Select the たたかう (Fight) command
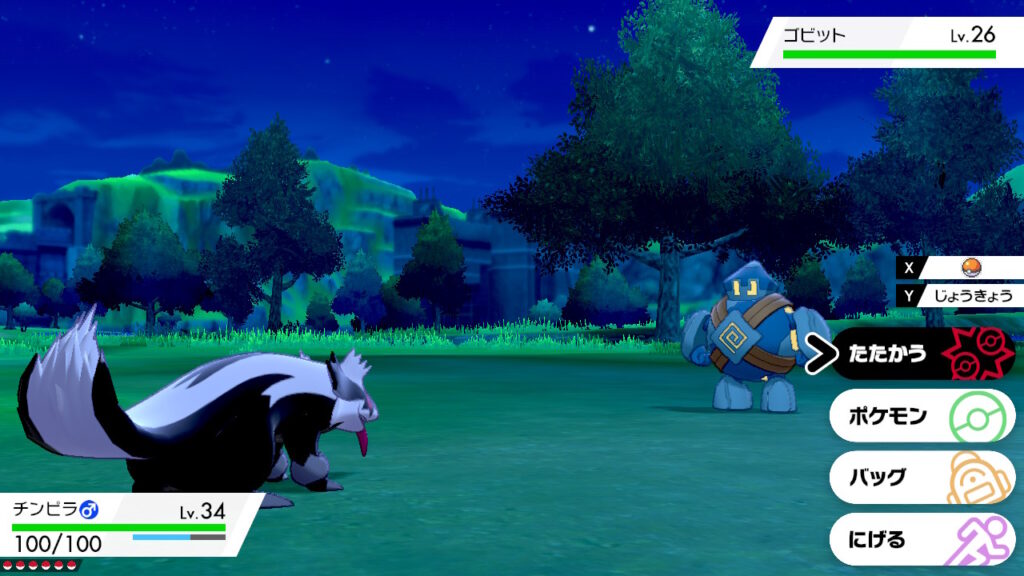 (920, 354)
